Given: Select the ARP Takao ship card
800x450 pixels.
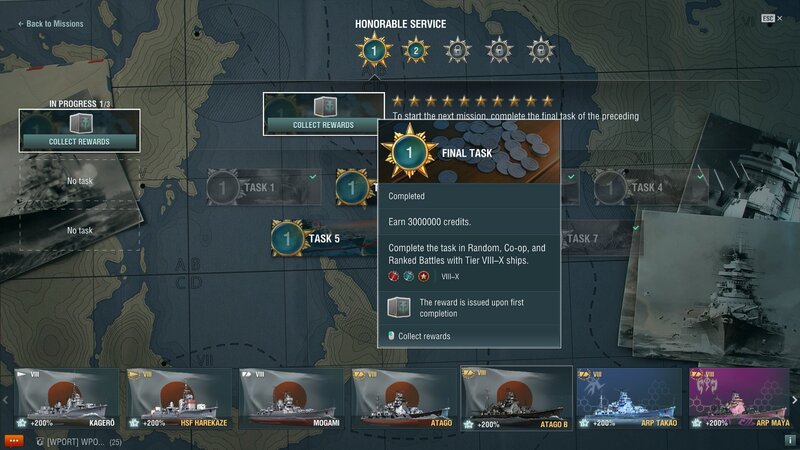Looking at the screenshot, I should [x=628, y=398].
